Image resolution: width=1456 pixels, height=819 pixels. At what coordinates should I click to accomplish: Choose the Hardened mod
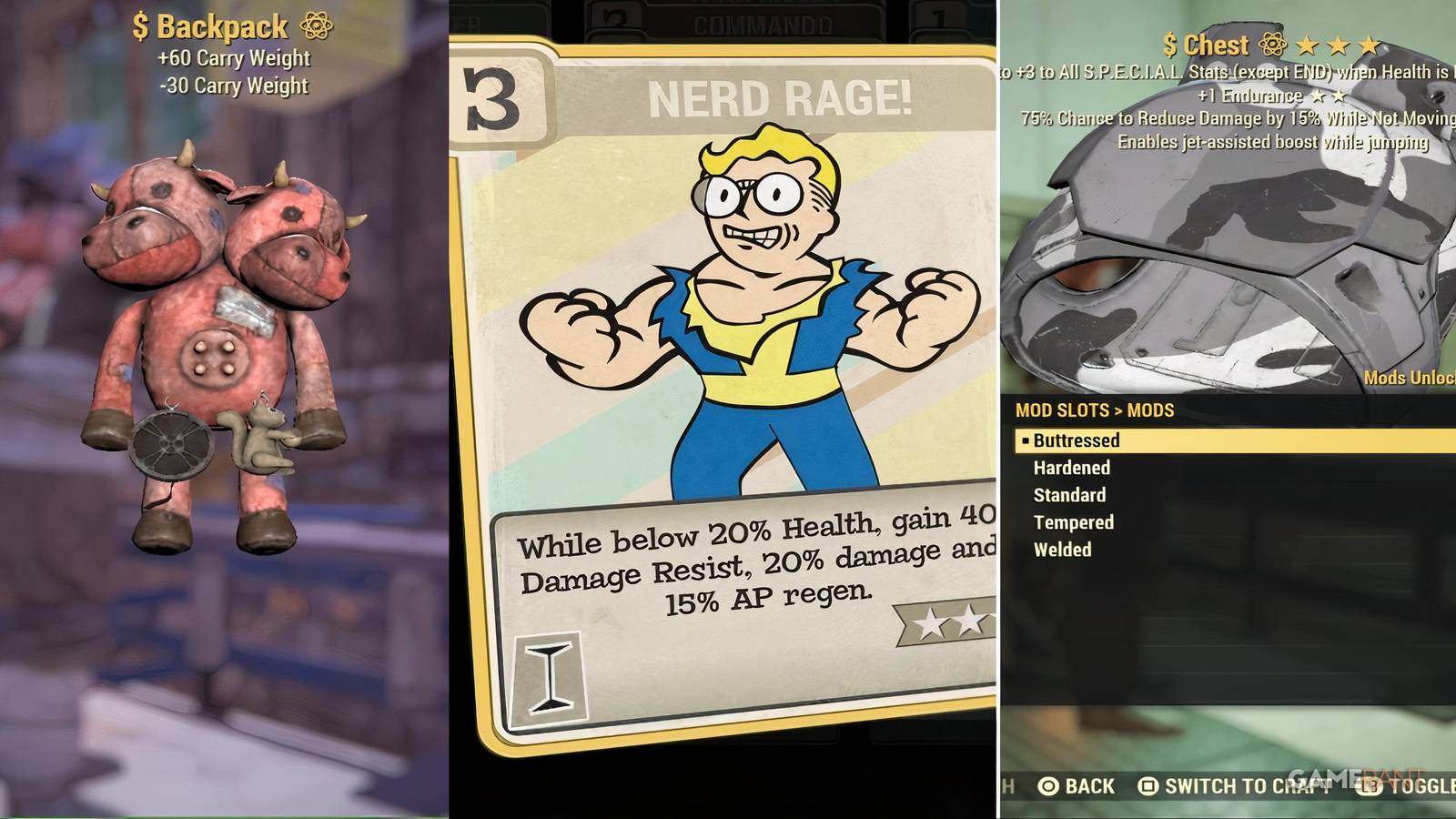coord(1071,468)
